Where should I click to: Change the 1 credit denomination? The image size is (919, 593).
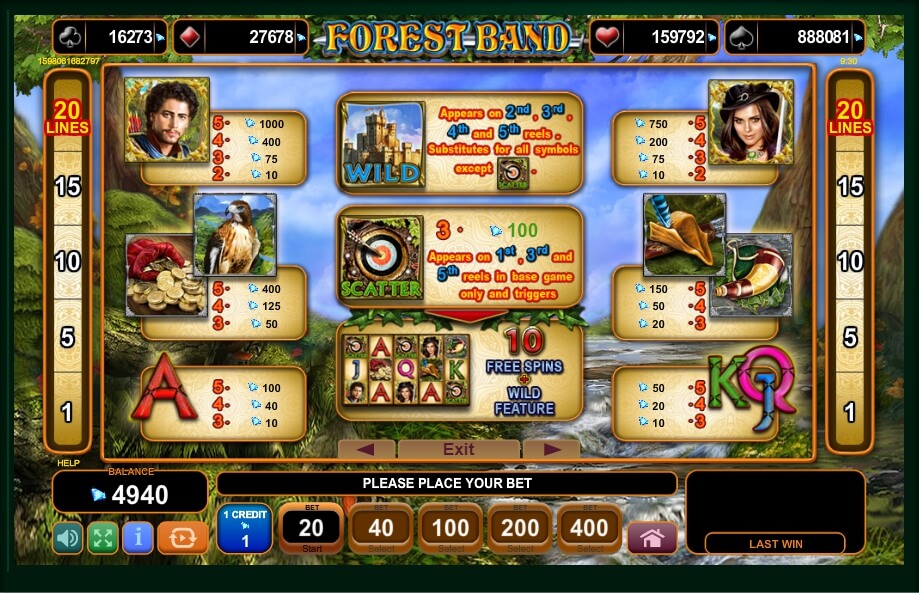click(244, 529)
